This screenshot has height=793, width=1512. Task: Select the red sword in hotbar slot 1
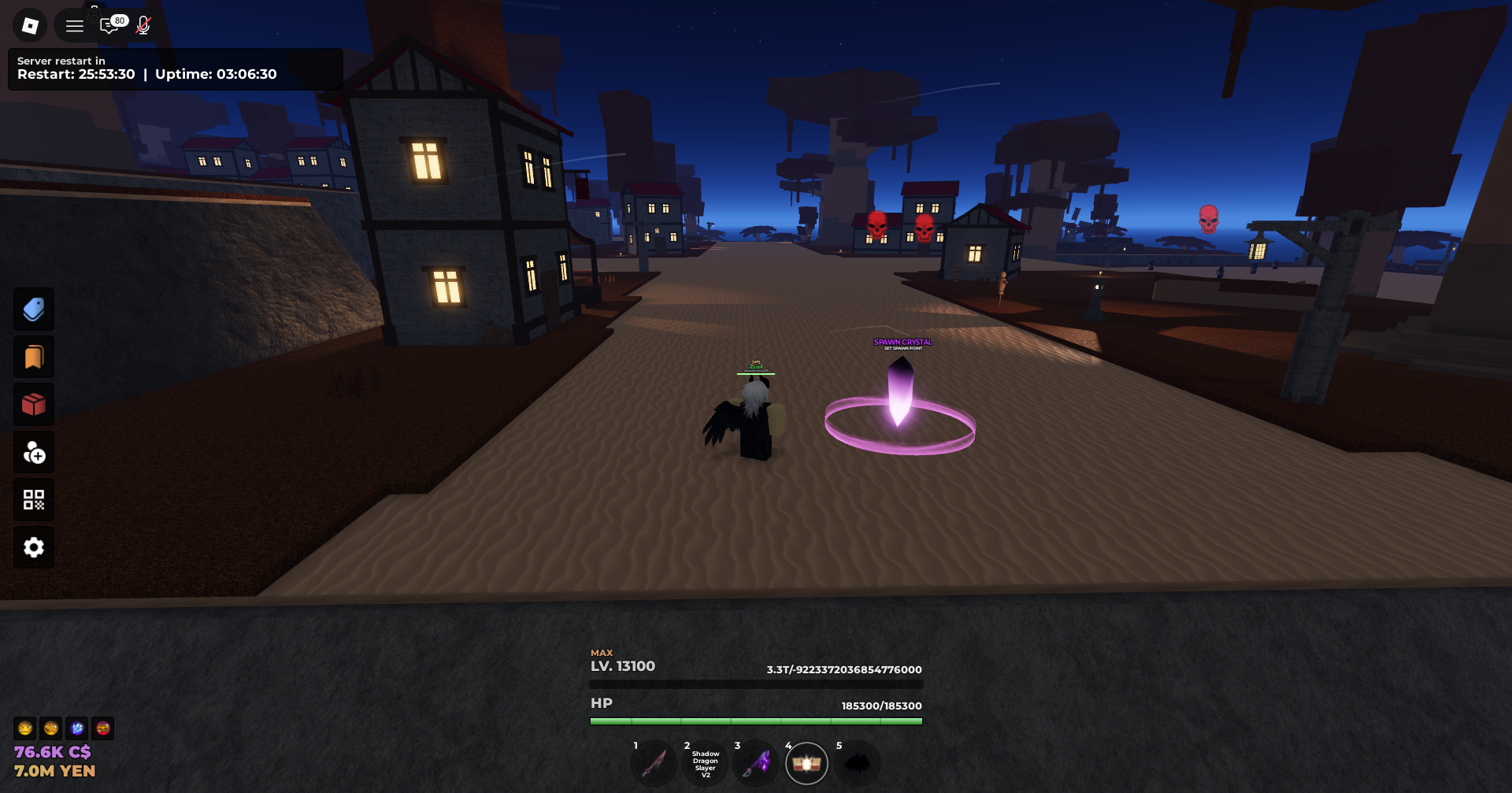pyautogui.click(x=654, y=762)
